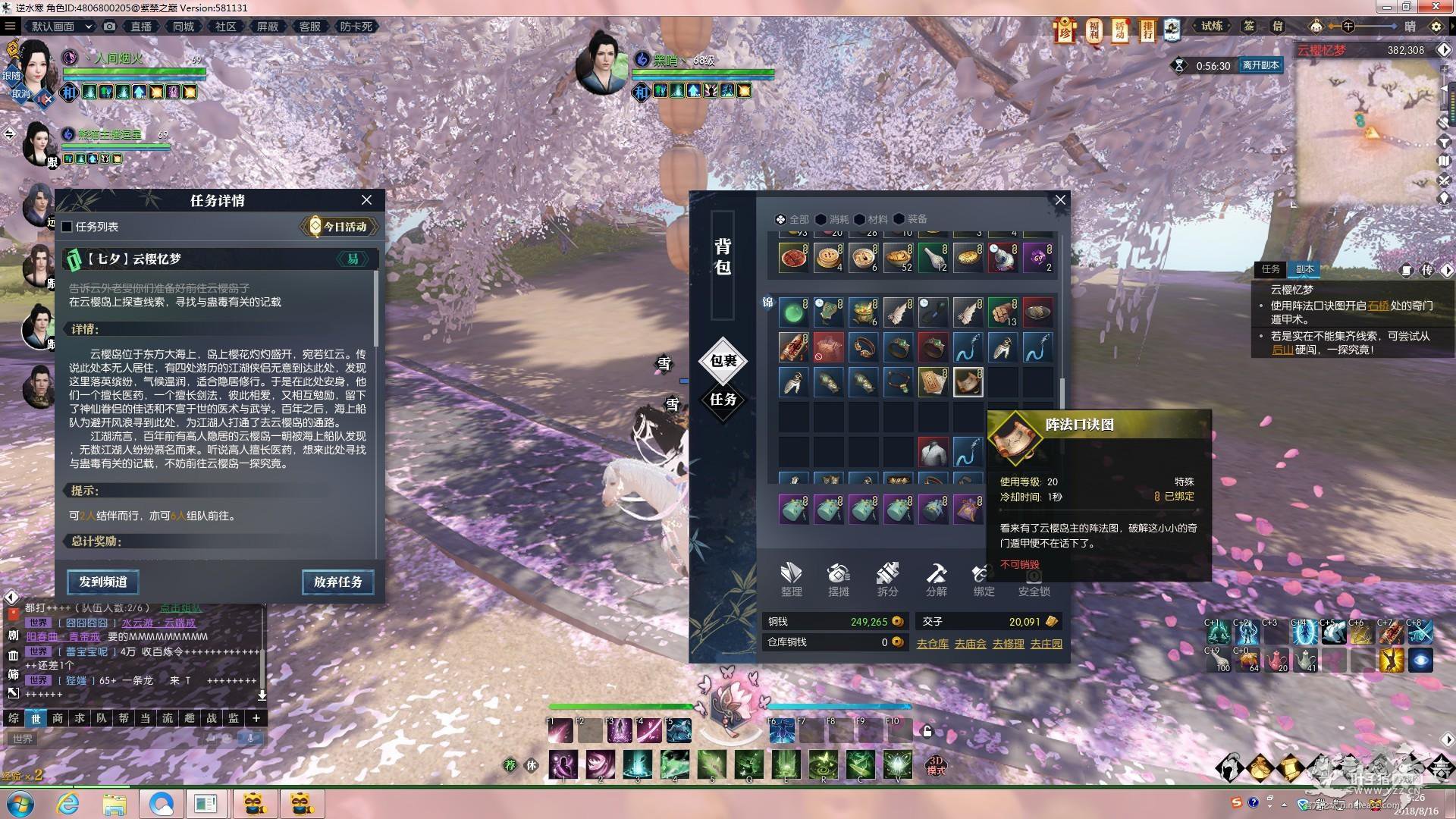Follow the 去仓库 warehouse link
Image resolution: width=1456 pixels, height=819 pixels.
point(932,644)
